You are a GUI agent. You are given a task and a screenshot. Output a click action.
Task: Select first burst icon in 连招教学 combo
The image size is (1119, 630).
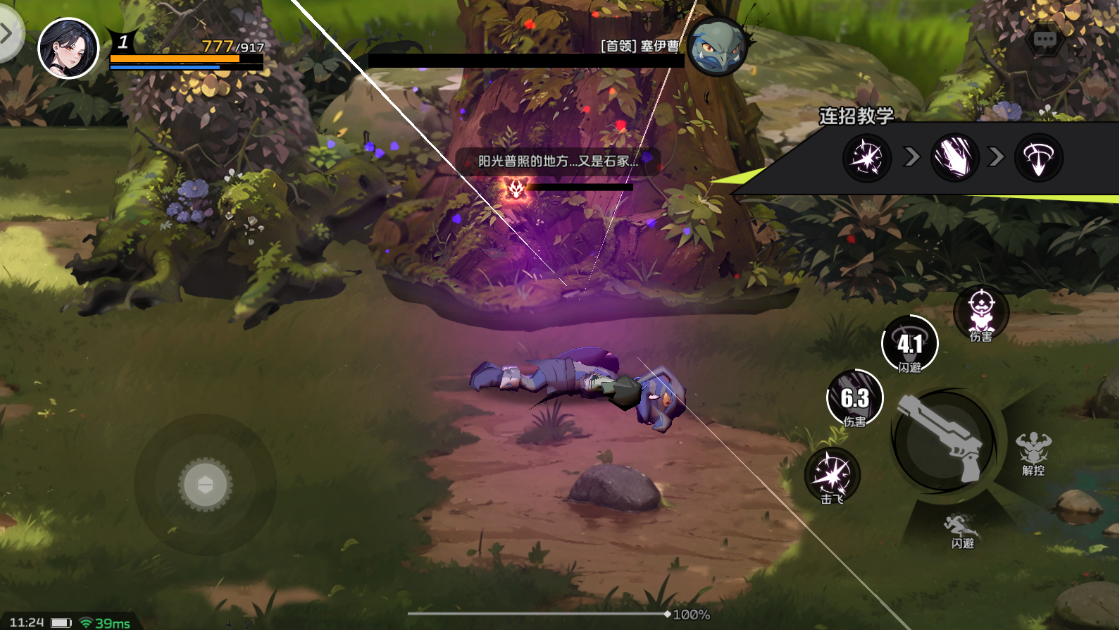click(866, 158)
